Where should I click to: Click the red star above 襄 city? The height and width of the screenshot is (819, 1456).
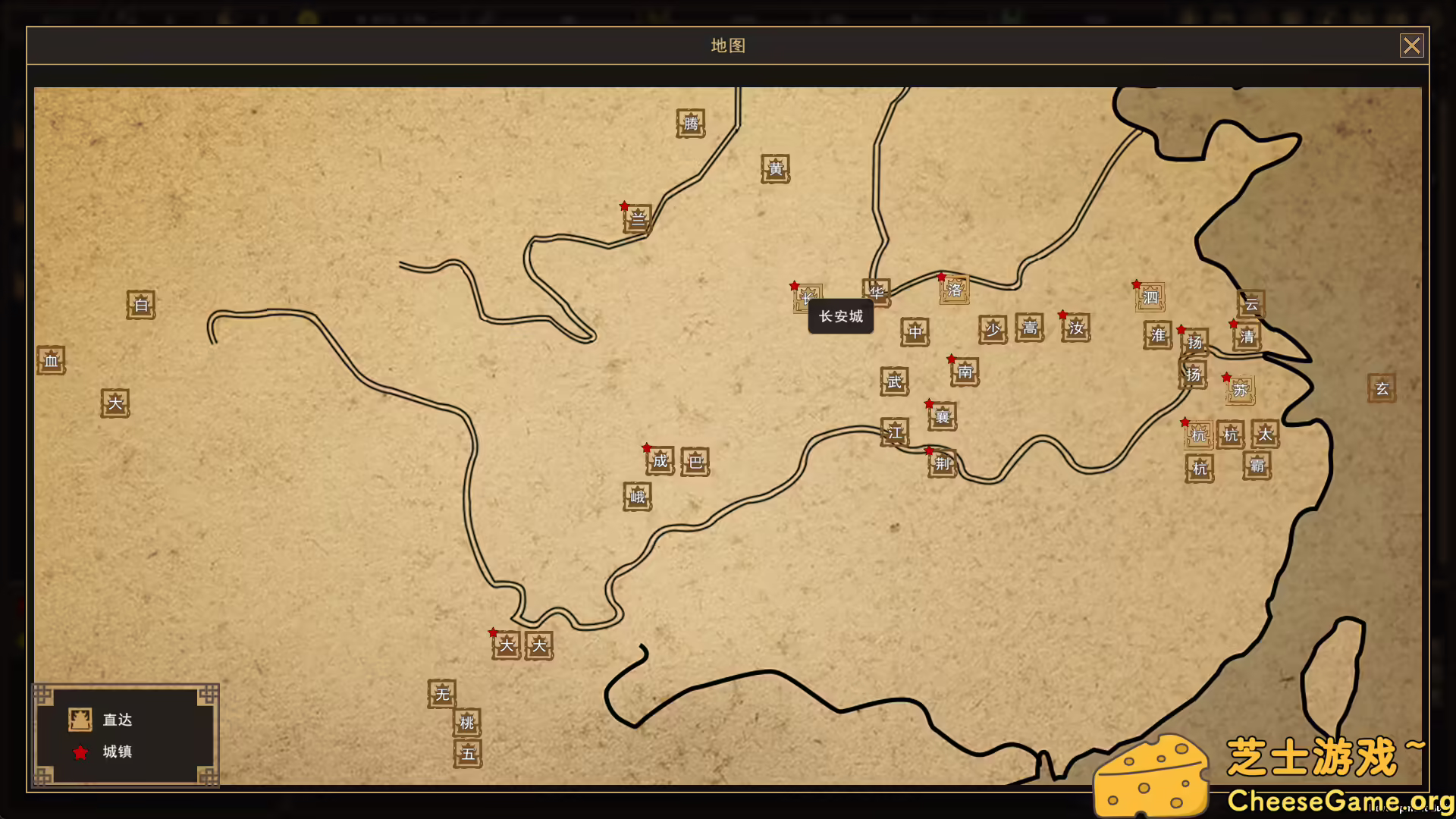point(928,404)
